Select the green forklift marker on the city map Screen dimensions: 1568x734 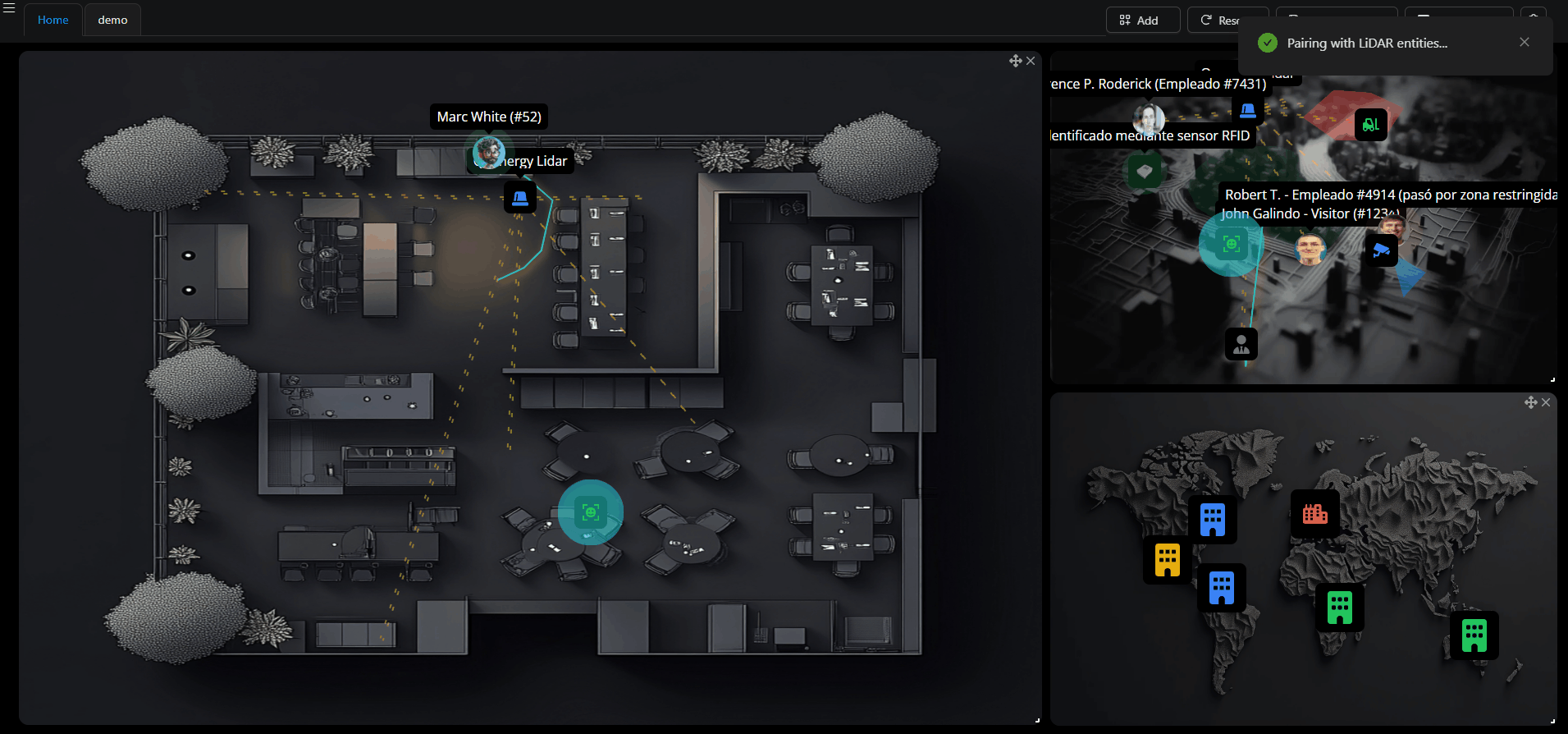point(1370,125)
